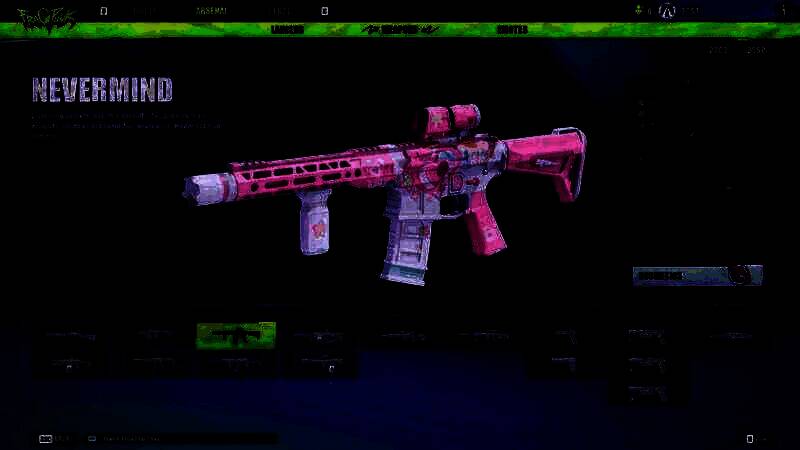Select the green highlighted rifle tile
The width and height of the screenshot is (800, 450).
click(x=236, y=336)
